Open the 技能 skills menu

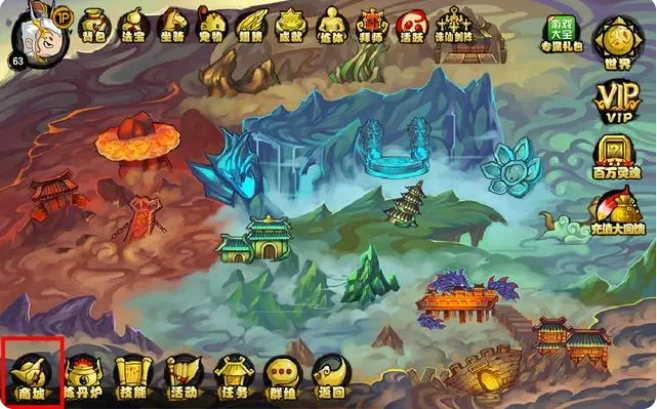133,376
